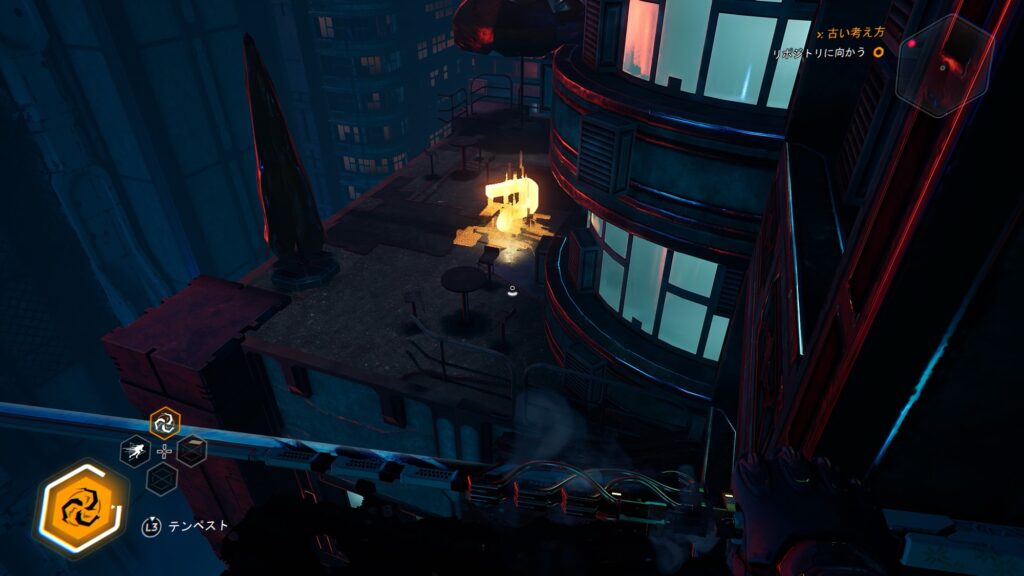Select the small Tempest slot in the ability wheel
Viewport: 1024px width, 576px height.
pyautogui.click(x=164, y=424)
